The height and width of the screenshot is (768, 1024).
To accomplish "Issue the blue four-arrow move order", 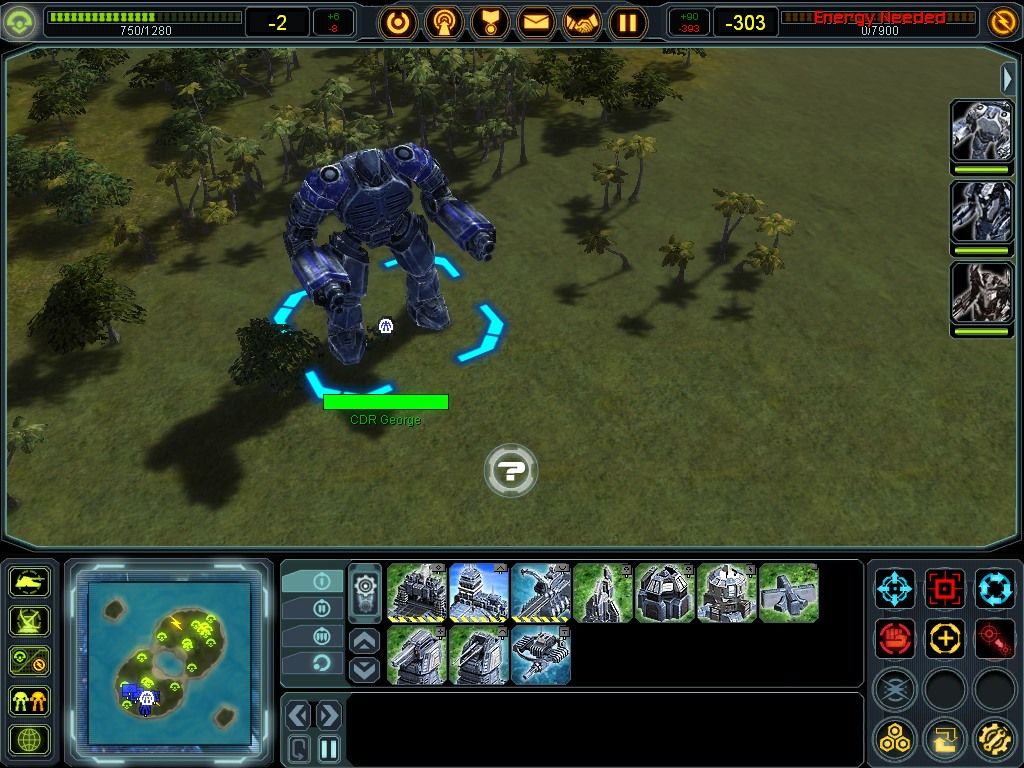I will [x=895, y=589].
